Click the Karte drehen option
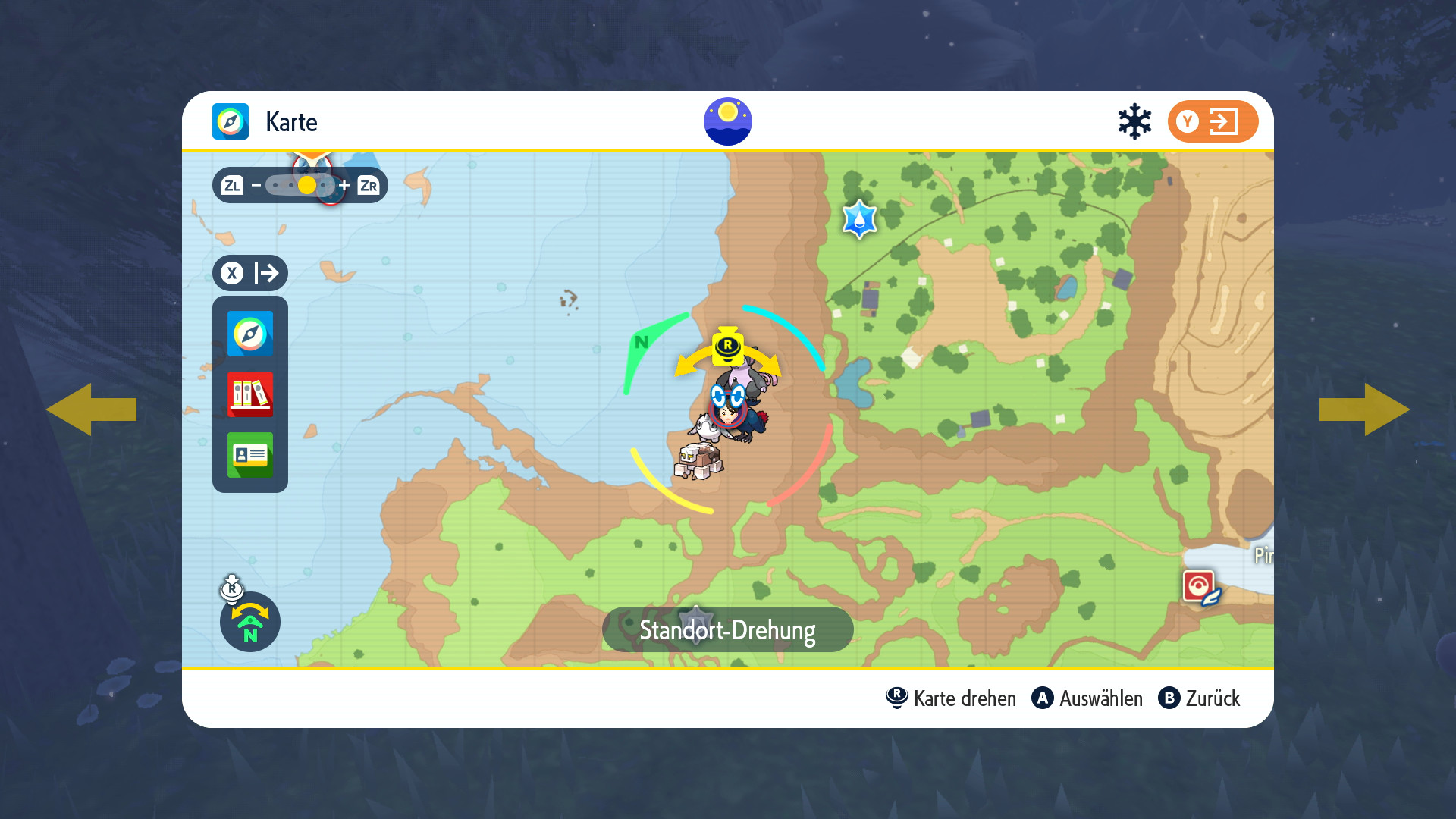 (x=951, y=698)
